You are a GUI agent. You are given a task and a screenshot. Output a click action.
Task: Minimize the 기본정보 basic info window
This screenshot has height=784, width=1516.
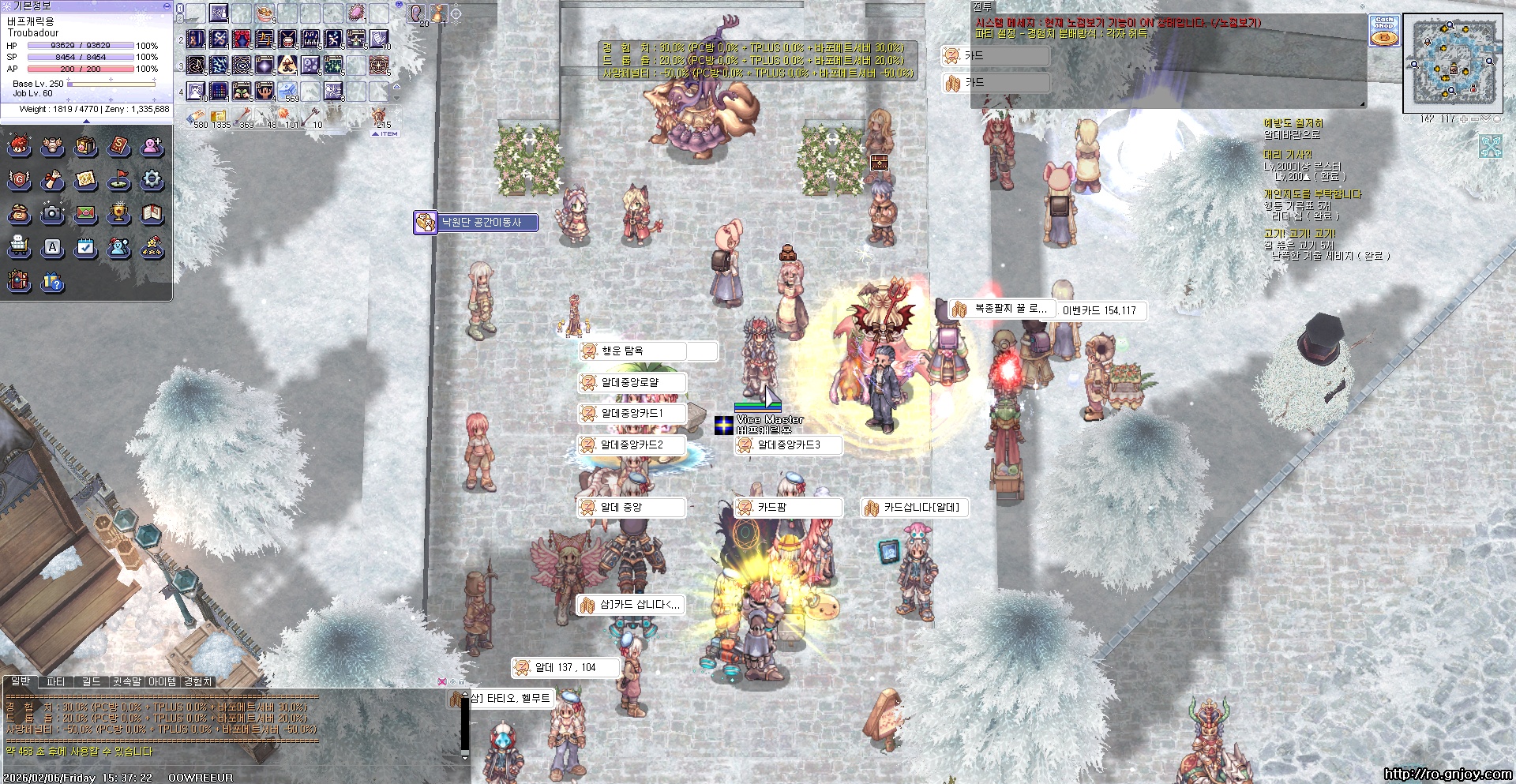pyautogui.click(x=166, y=6)
